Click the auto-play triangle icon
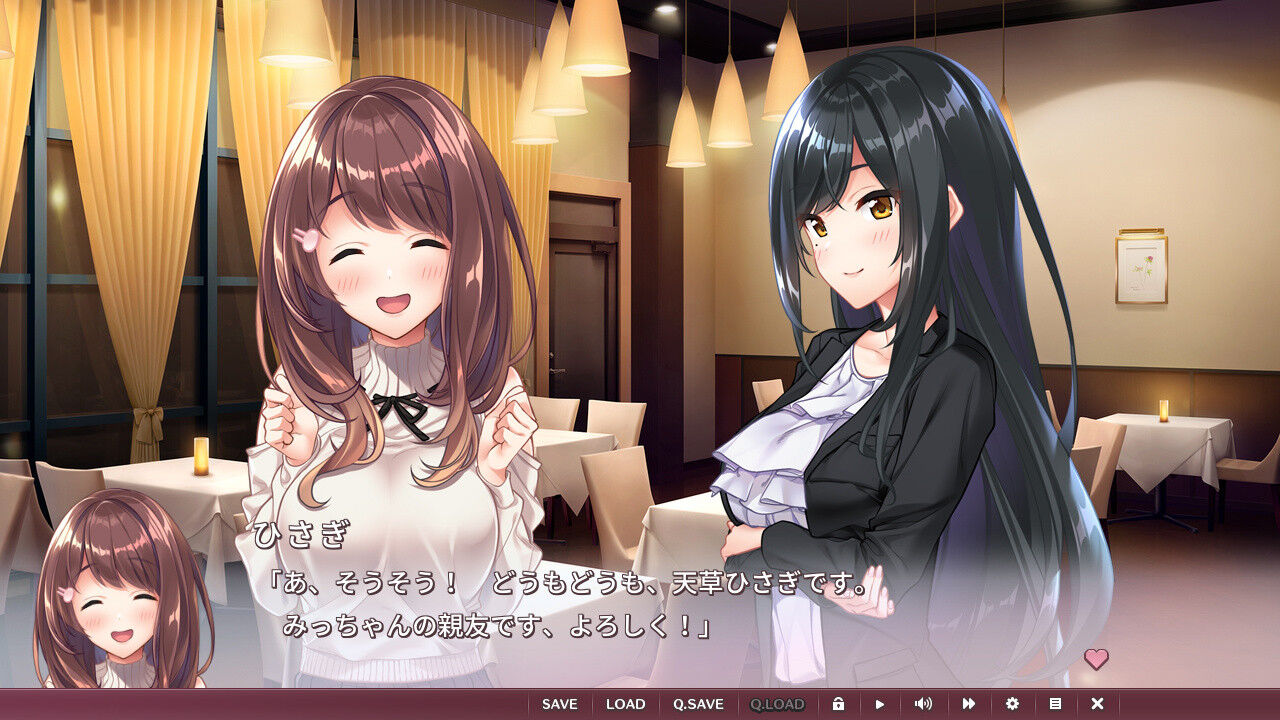 [880, 704]
